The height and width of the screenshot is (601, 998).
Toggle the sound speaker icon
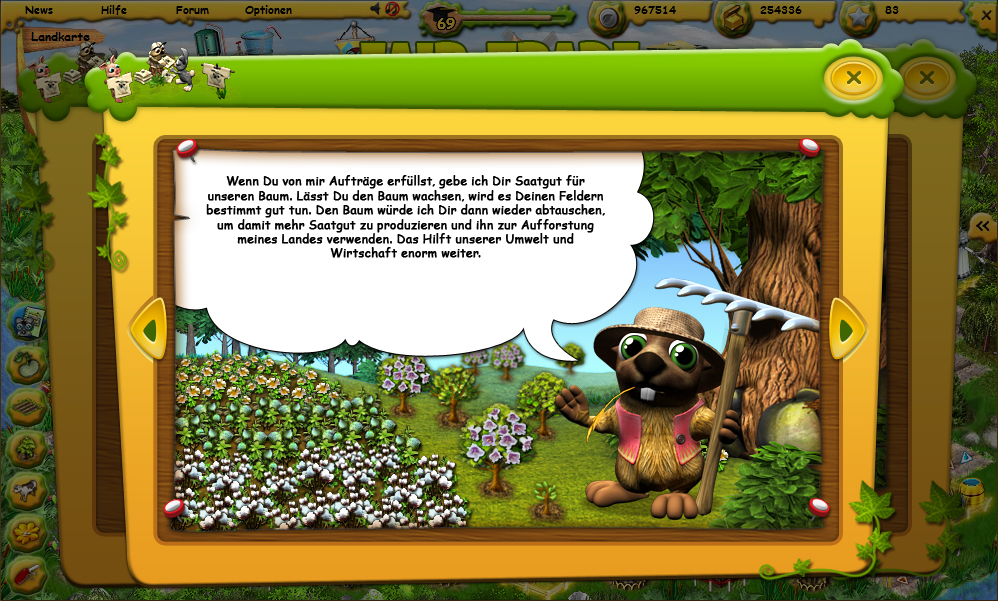click(x=377, y=9)
